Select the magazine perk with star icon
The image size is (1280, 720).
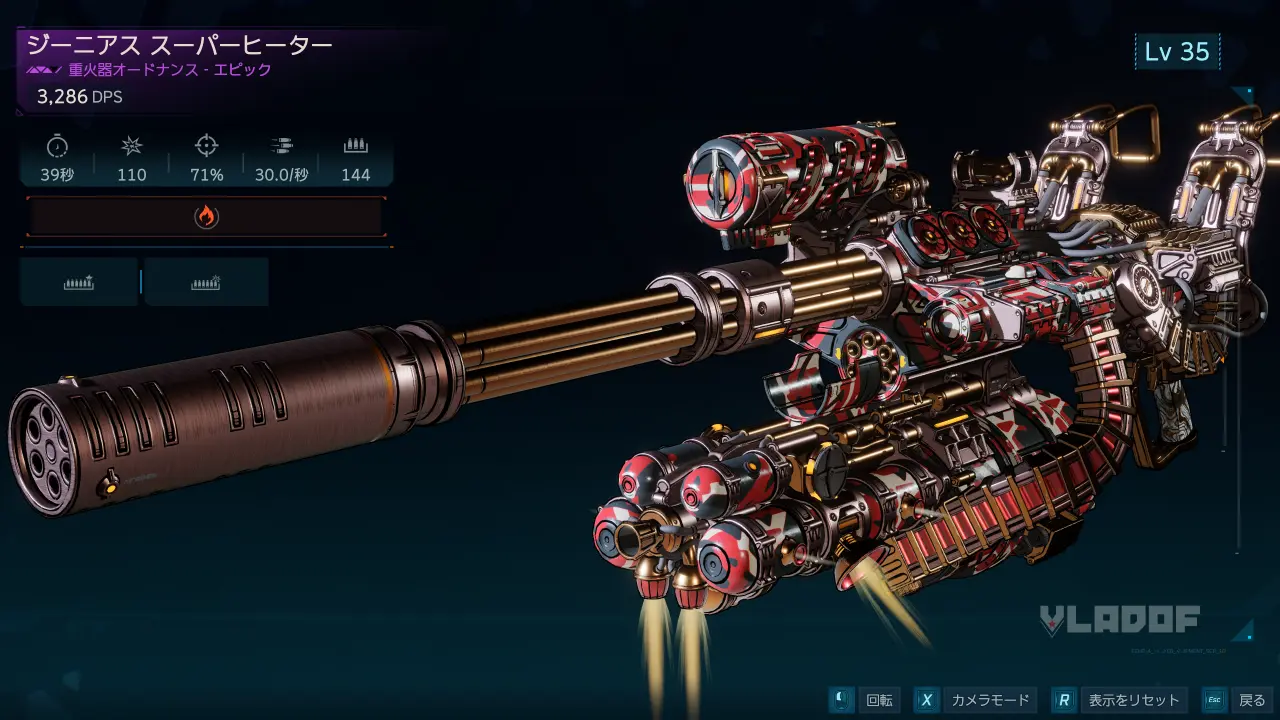tap(79, 283)
